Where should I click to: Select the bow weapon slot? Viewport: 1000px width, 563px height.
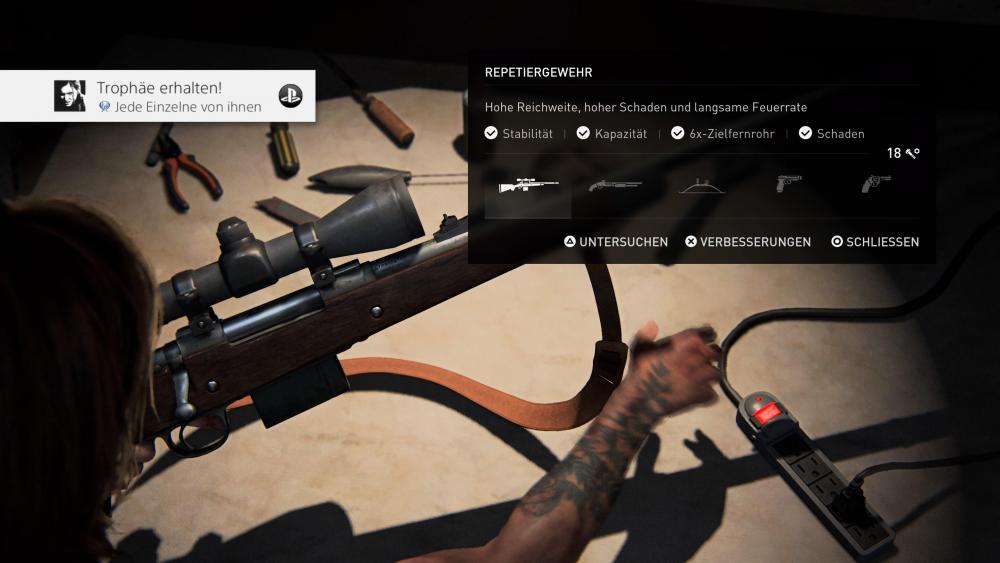pos(701,186)
